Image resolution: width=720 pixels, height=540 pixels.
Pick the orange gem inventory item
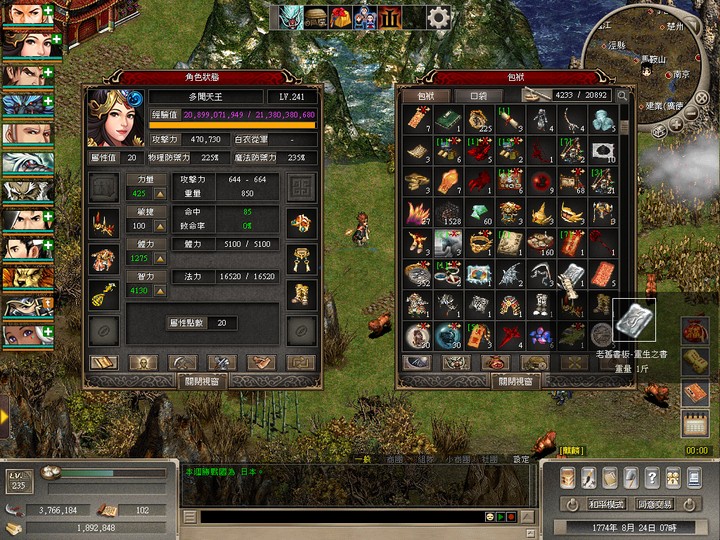point(448,182)
